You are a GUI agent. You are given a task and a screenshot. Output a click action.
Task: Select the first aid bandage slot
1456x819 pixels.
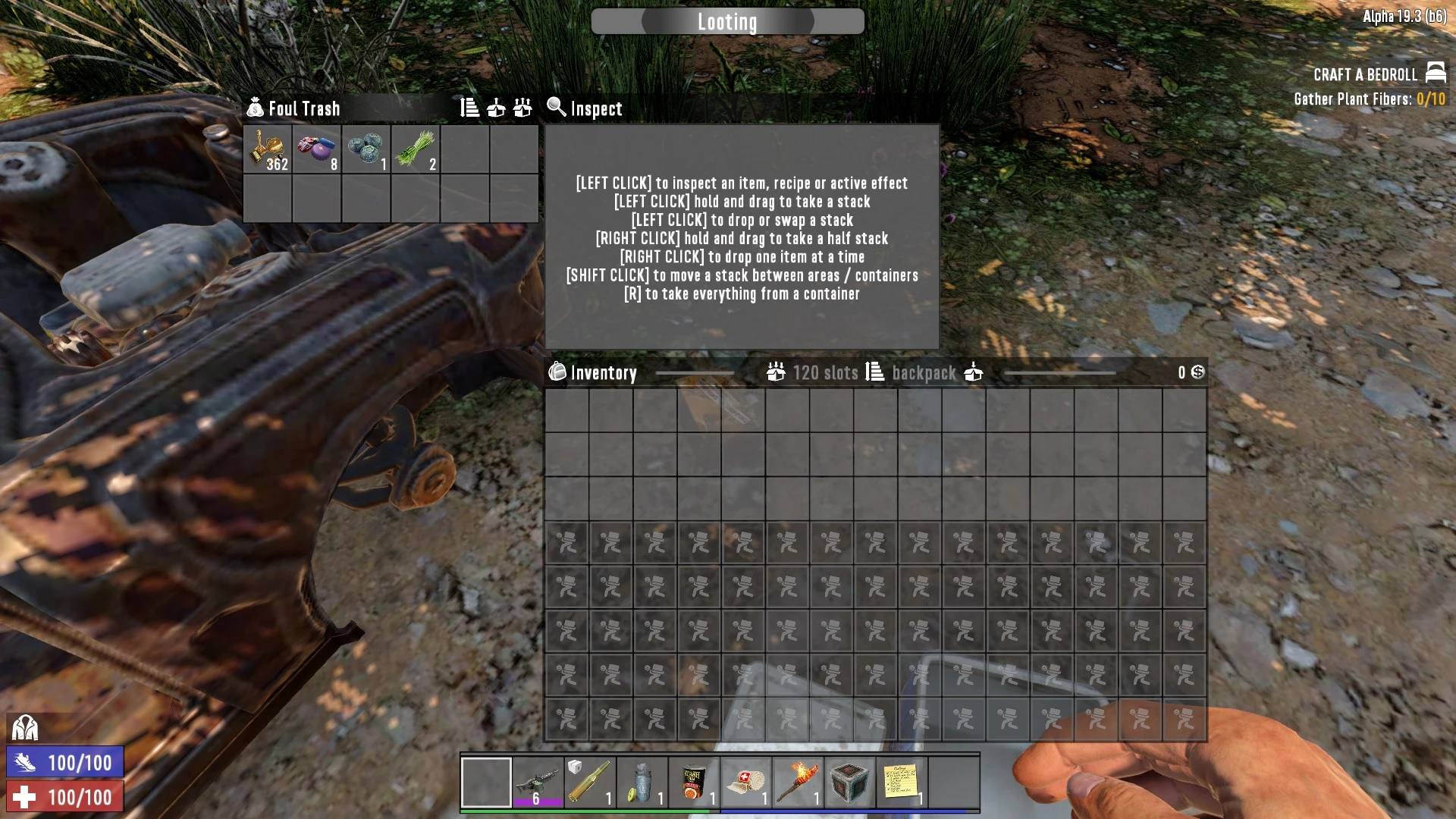[x=746, y=782]
